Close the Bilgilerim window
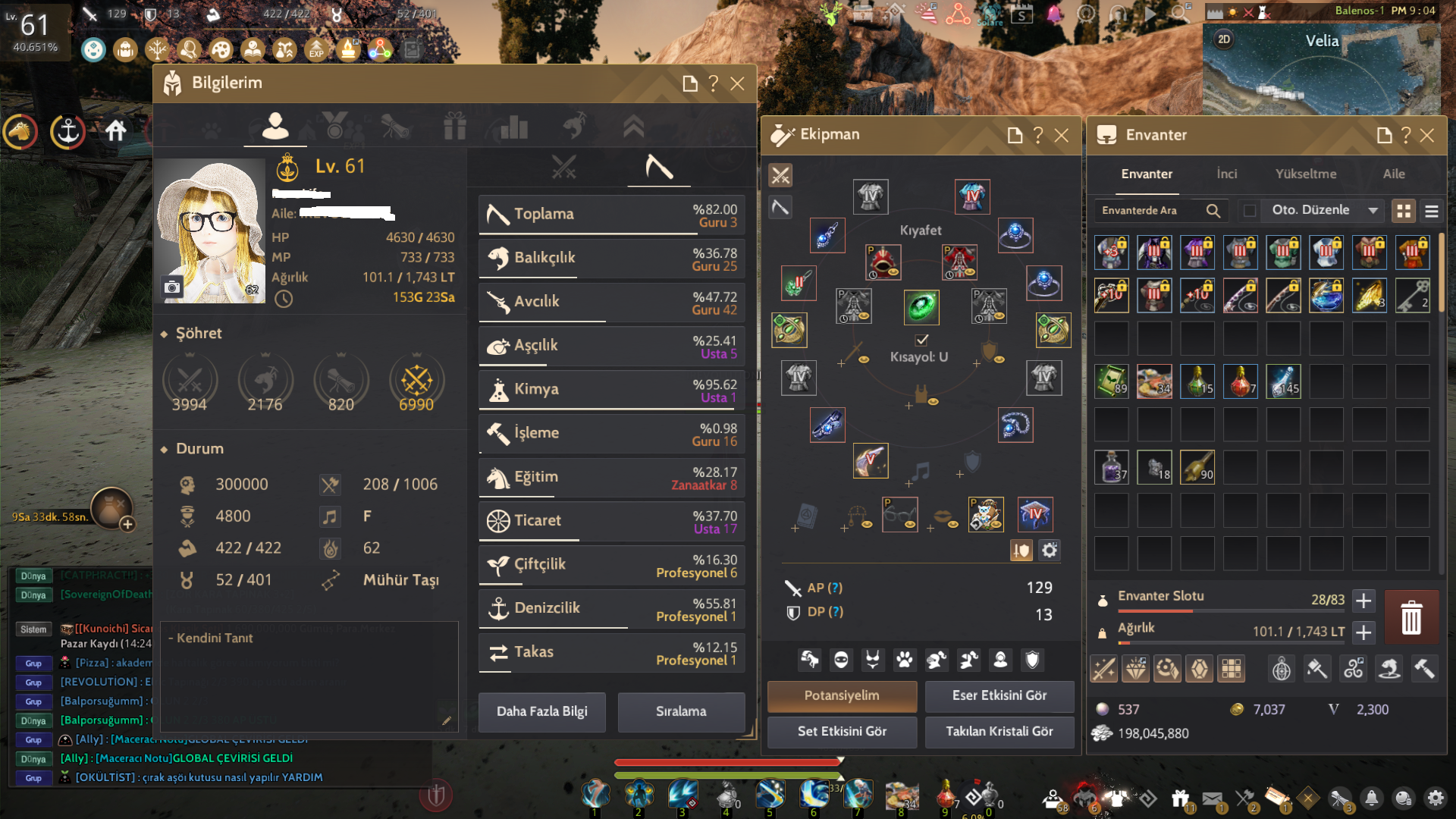The image size is (1456, 819). pyautogui.click(x=737, y=83)
